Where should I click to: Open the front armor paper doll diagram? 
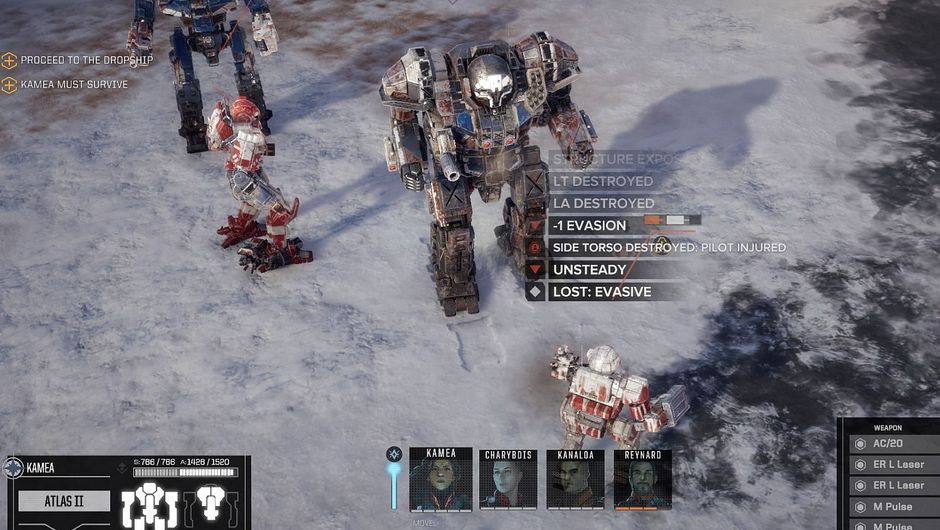[149, 506]
